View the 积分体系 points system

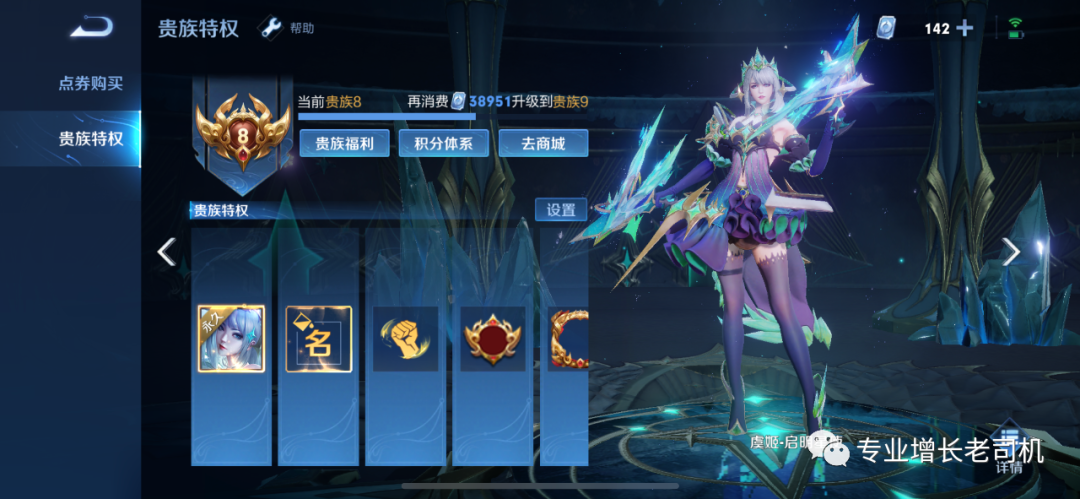pos(443,143)
